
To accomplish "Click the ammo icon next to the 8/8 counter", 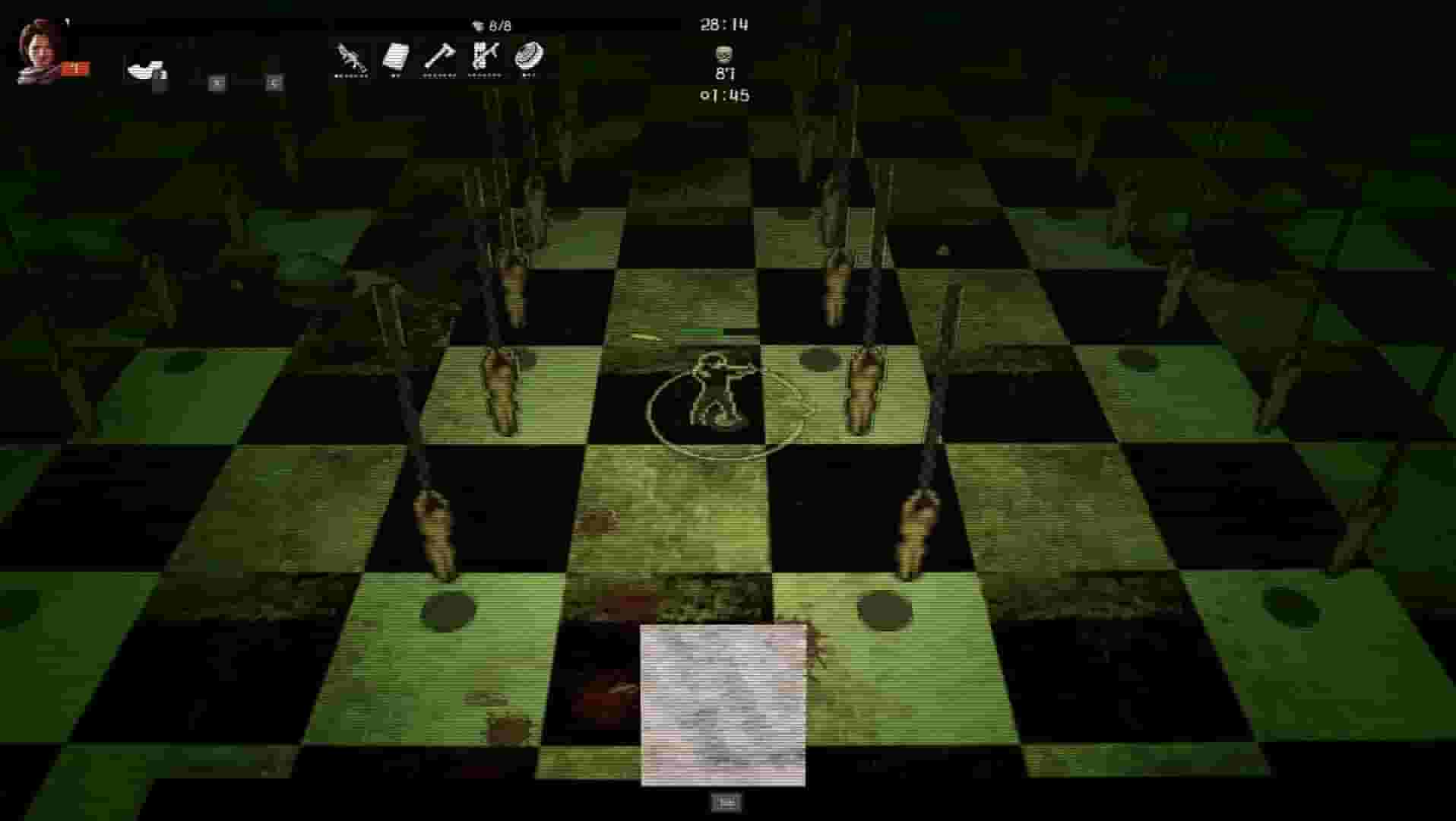I will pos(479,23).
